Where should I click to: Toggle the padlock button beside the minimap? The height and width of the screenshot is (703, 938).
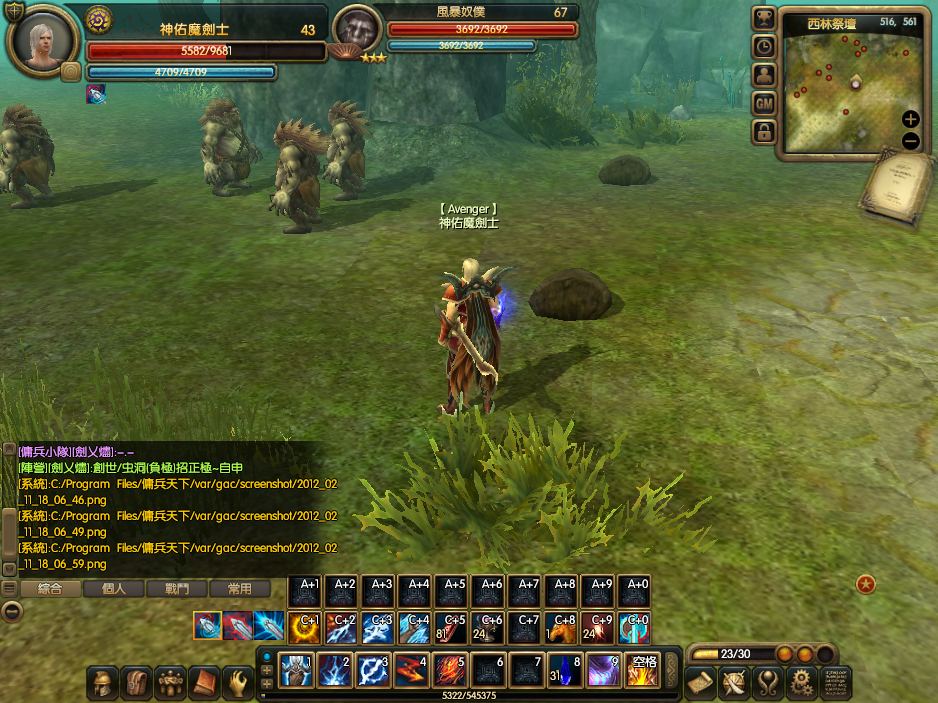(x=764, y=131)
